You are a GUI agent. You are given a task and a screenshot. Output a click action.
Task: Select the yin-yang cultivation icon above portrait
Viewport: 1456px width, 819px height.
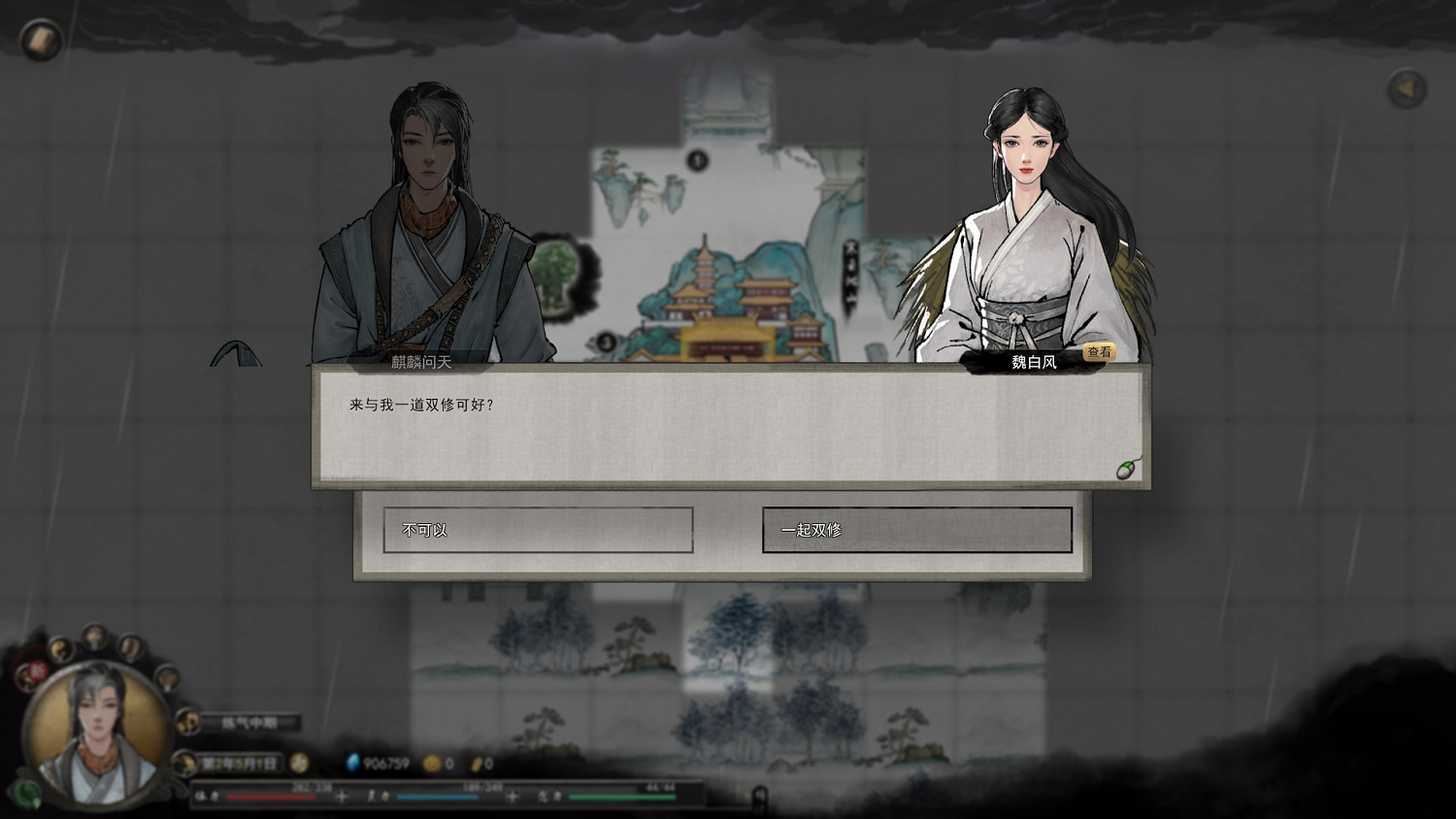click(x=58, y=648)
